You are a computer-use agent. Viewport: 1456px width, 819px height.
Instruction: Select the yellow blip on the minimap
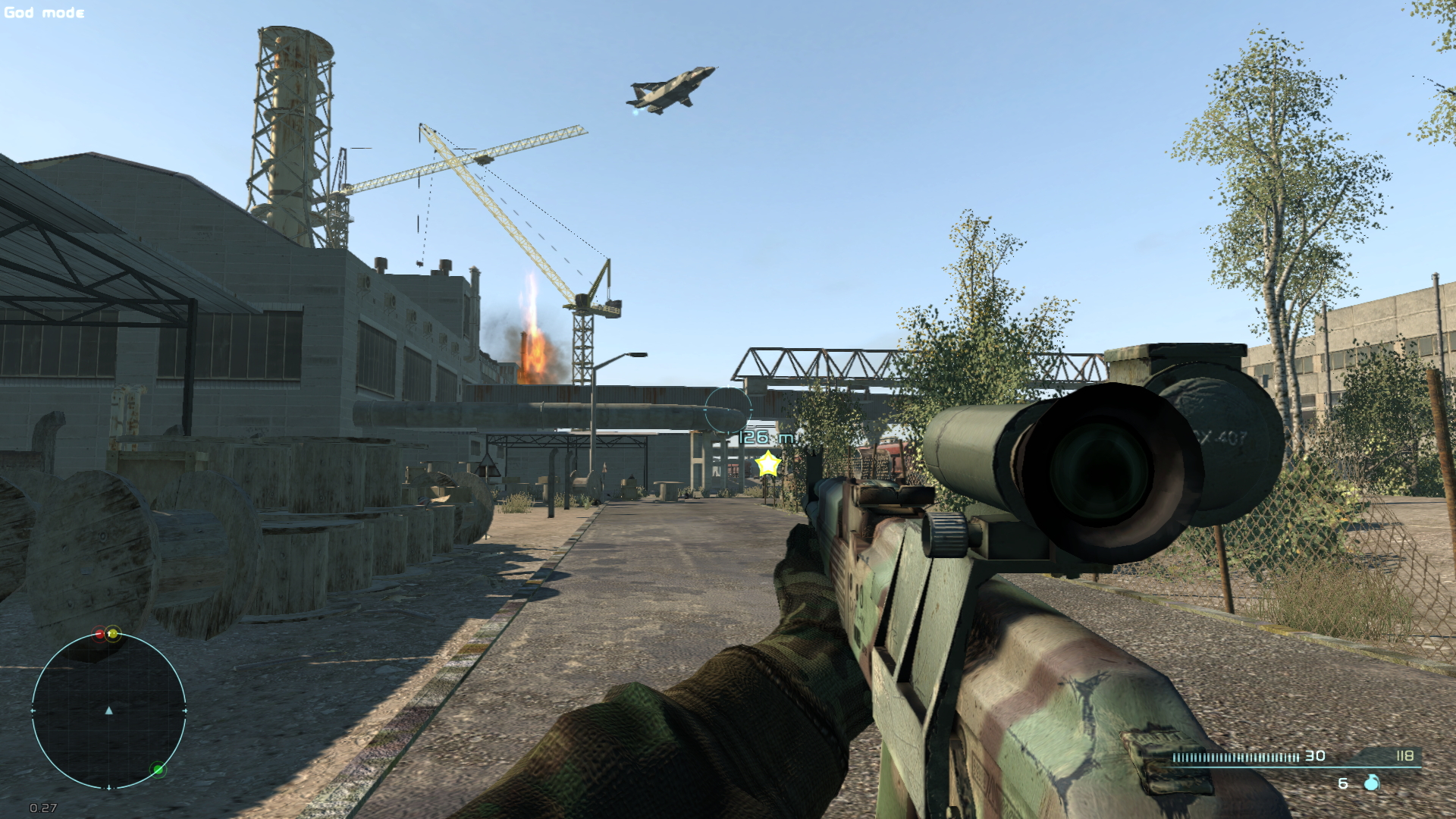[113, 634]
